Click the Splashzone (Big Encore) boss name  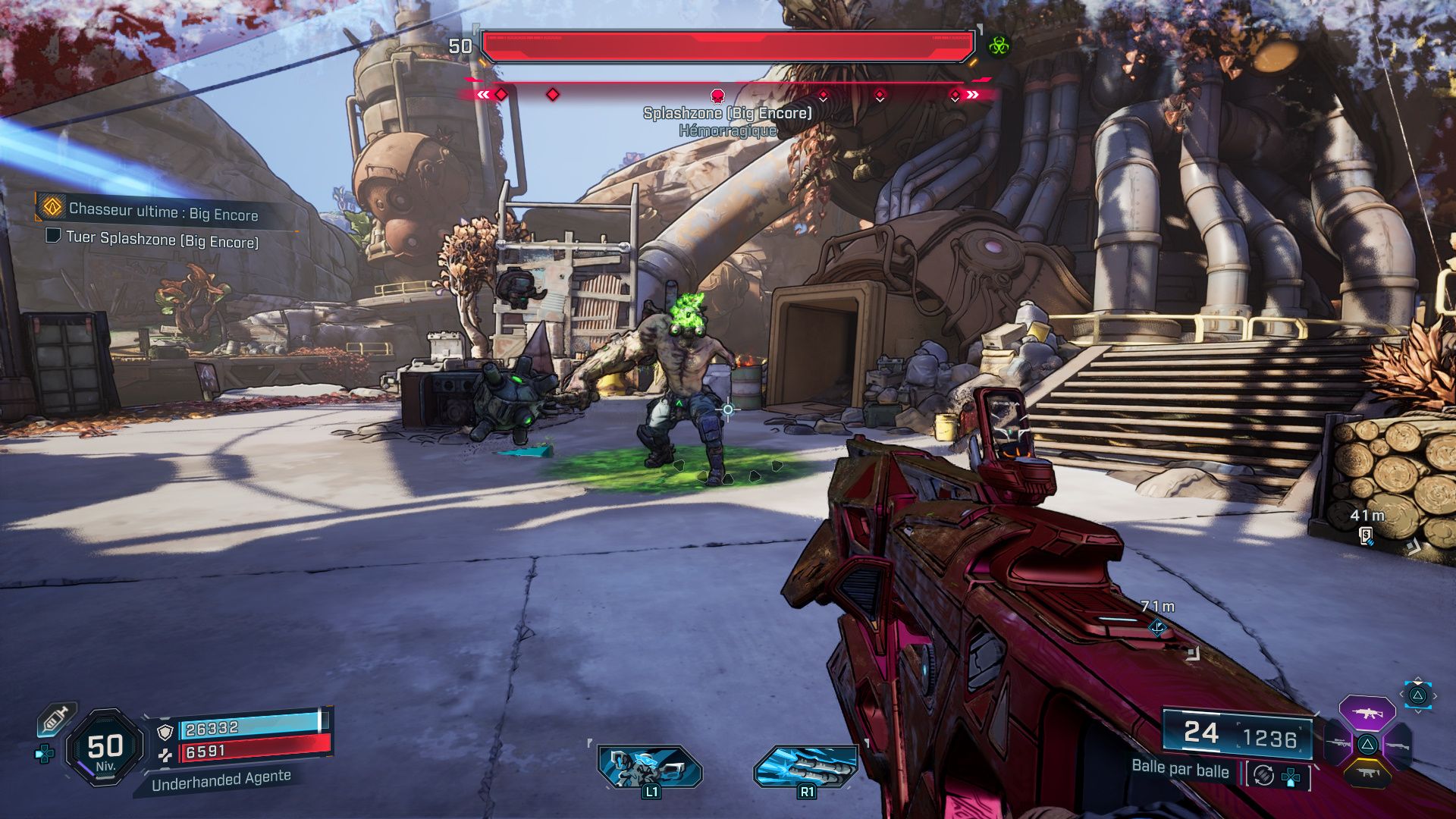point(727,112)
